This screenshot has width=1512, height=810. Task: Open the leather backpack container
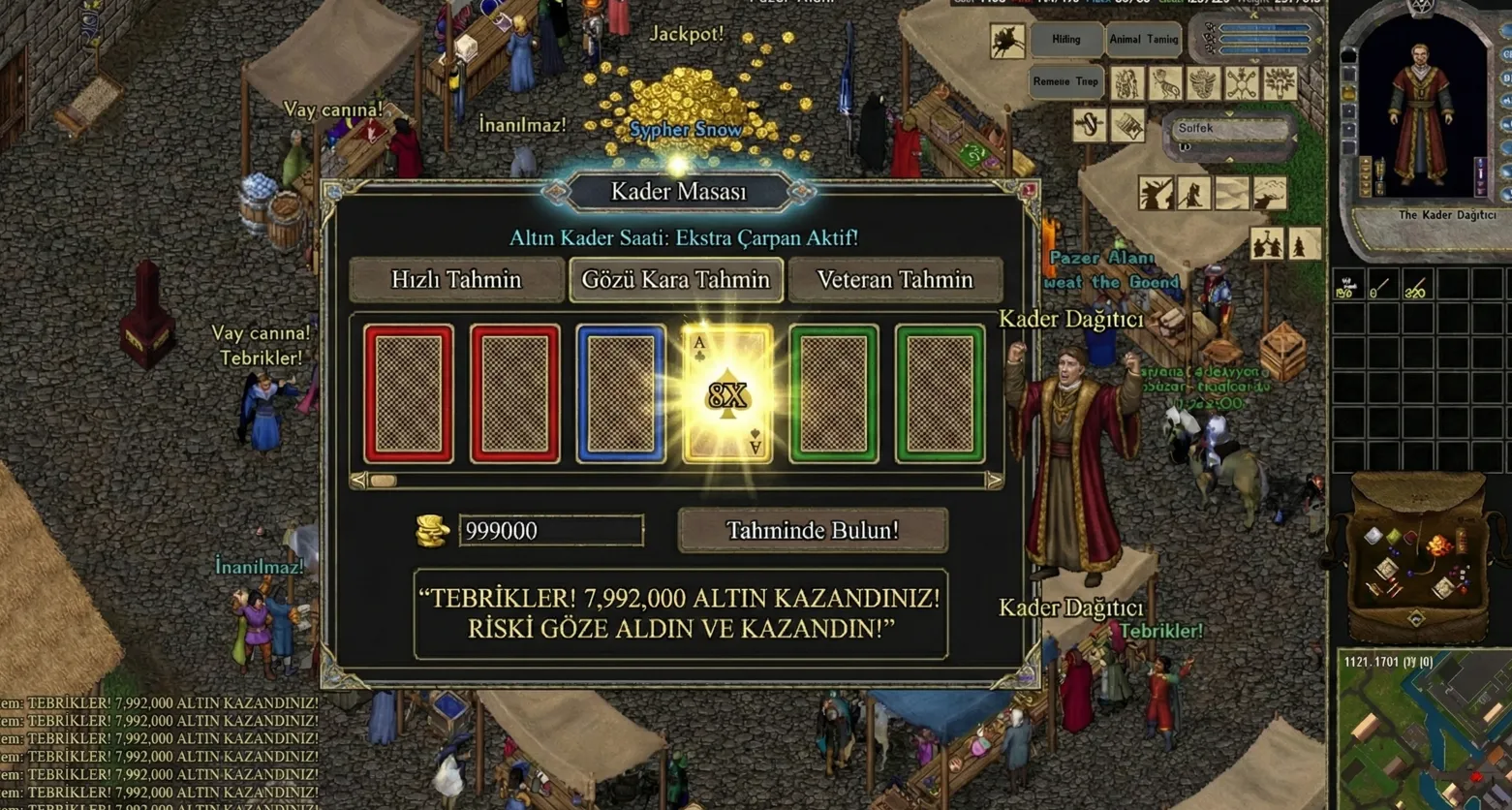[x=1416, y=557]
